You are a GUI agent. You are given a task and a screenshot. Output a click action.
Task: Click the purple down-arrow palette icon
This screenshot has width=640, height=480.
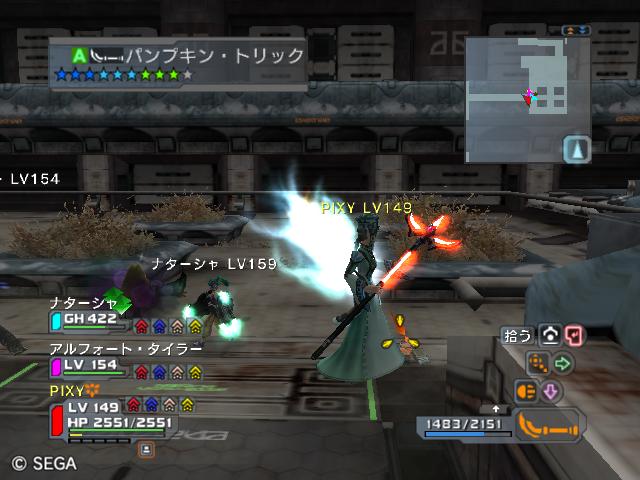coord(550,391)
